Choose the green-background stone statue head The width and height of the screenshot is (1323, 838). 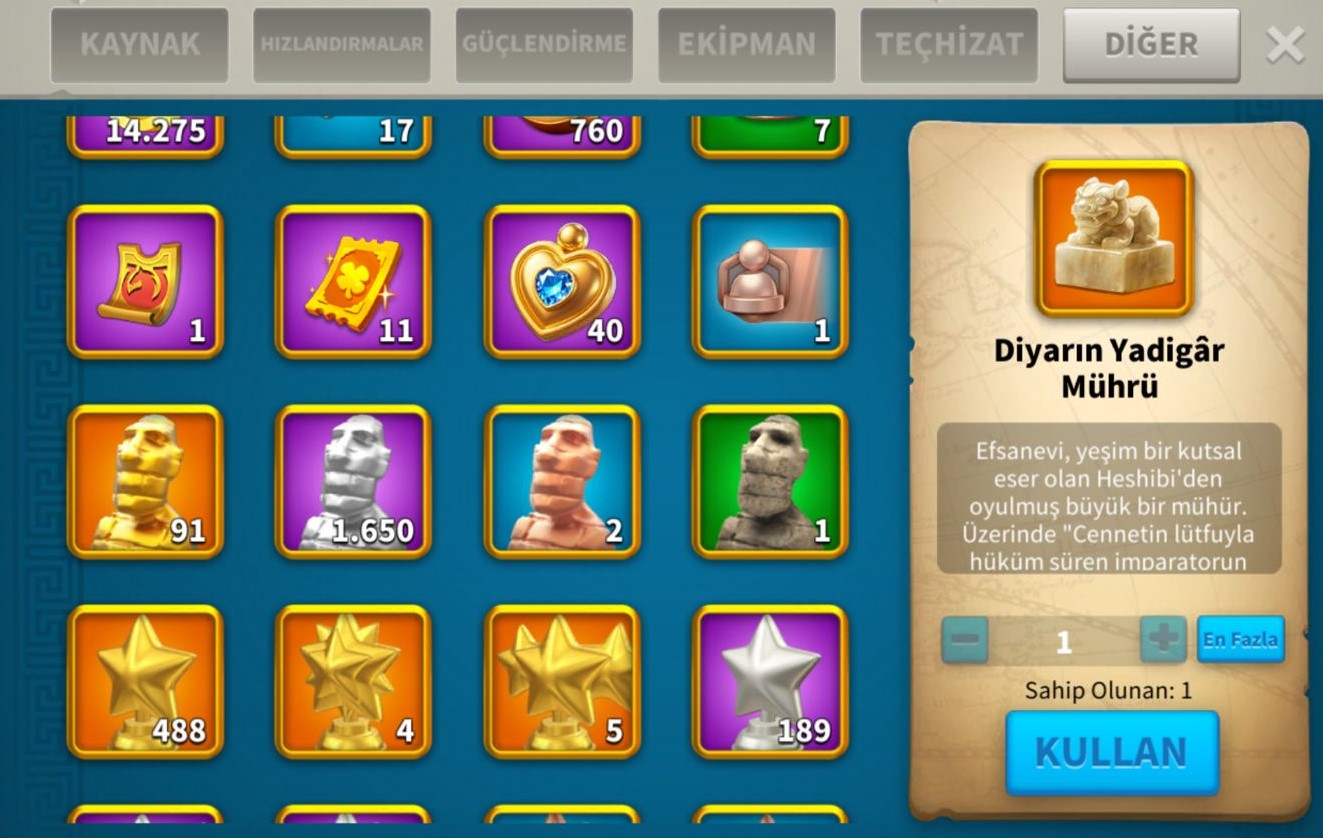coord(769,481)
